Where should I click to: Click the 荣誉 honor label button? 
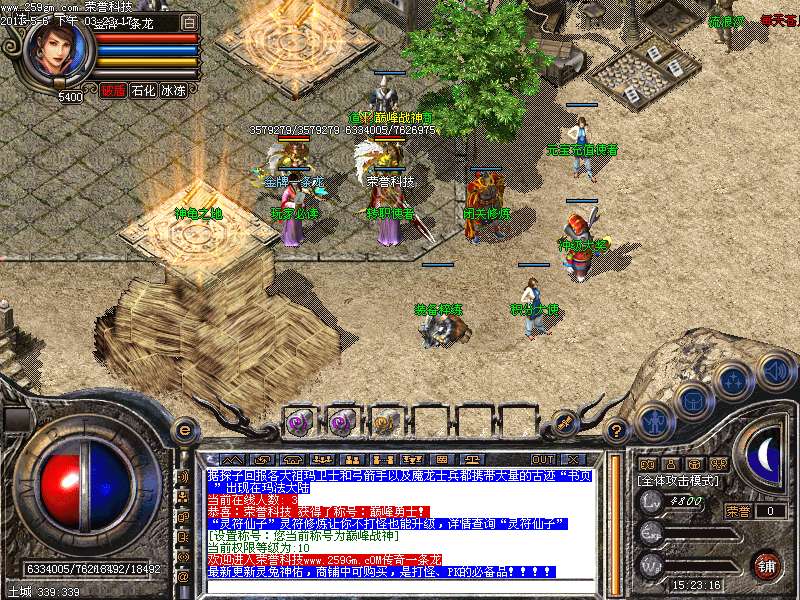tap(737, 511)
